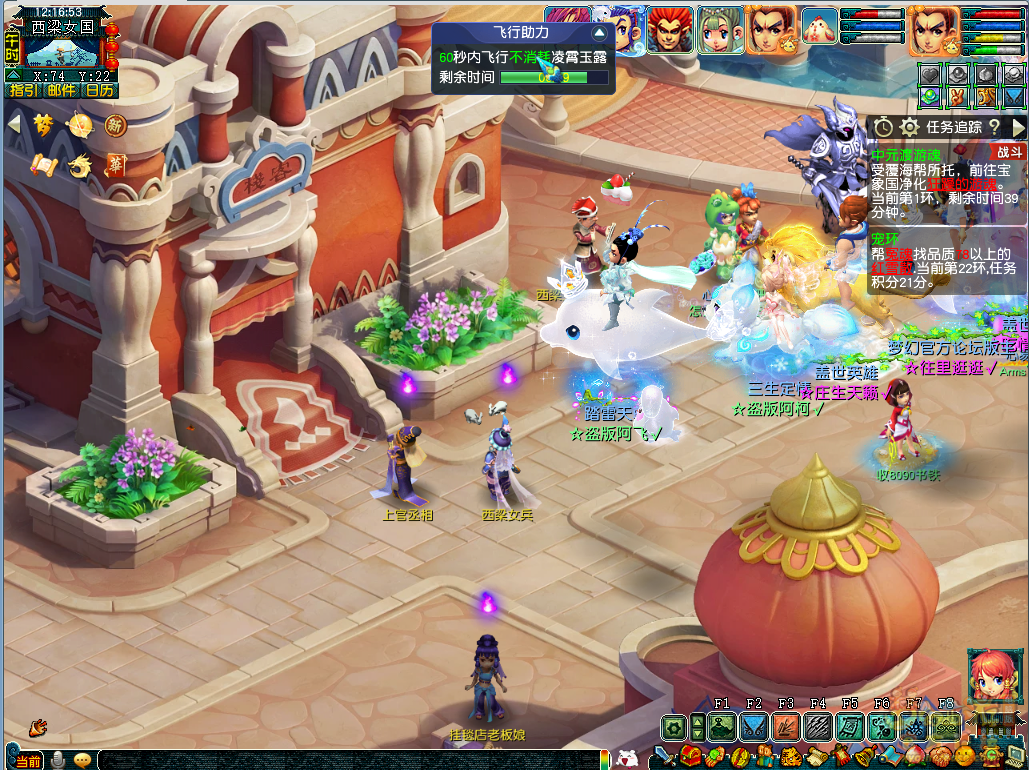The width and height of the screenshot is (1029, 770).
Task: Click the gold 梦 character icon
Action: pyautogui.click(x=43, y=124)
